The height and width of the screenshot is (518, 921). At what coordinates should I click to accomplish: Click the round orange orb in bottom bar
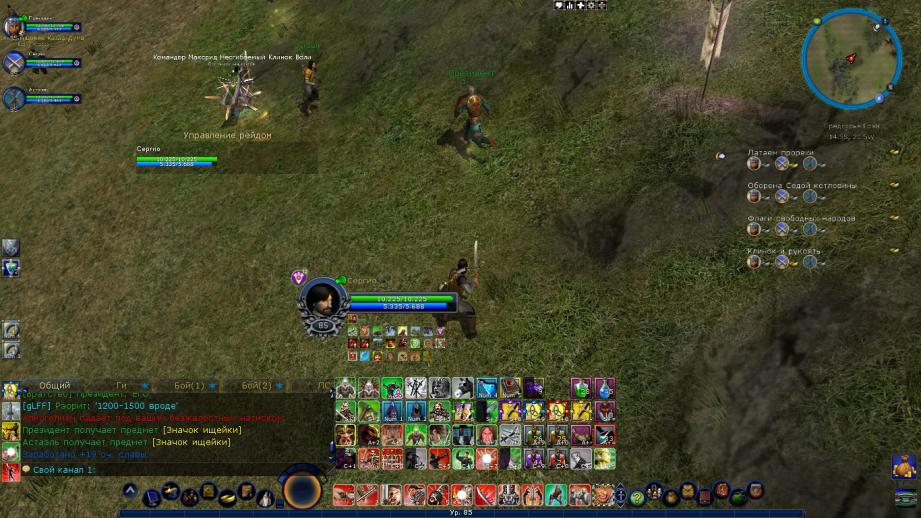301,491
